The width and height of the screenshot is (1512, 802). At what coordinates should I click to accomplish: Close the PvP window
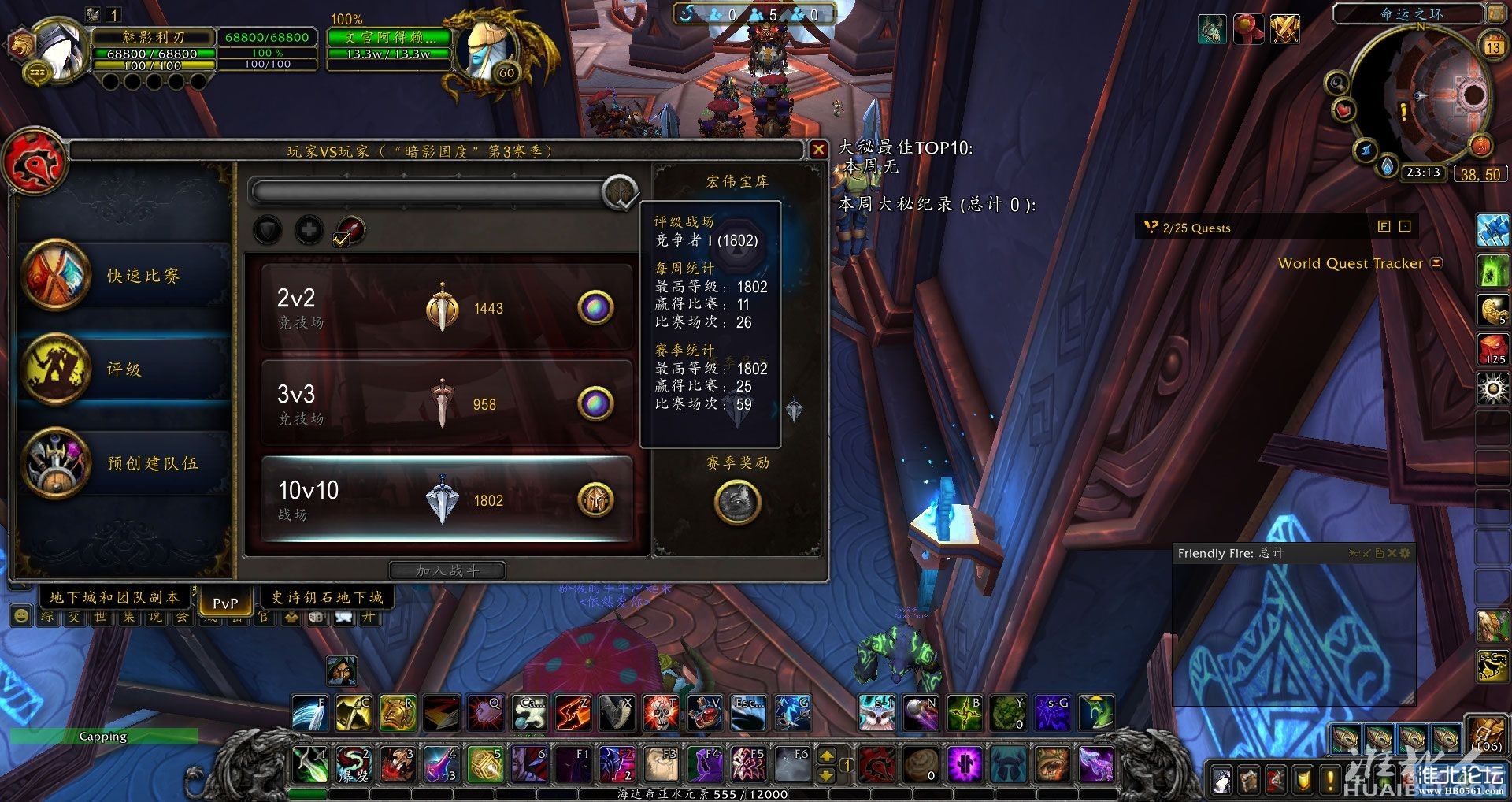818,150
